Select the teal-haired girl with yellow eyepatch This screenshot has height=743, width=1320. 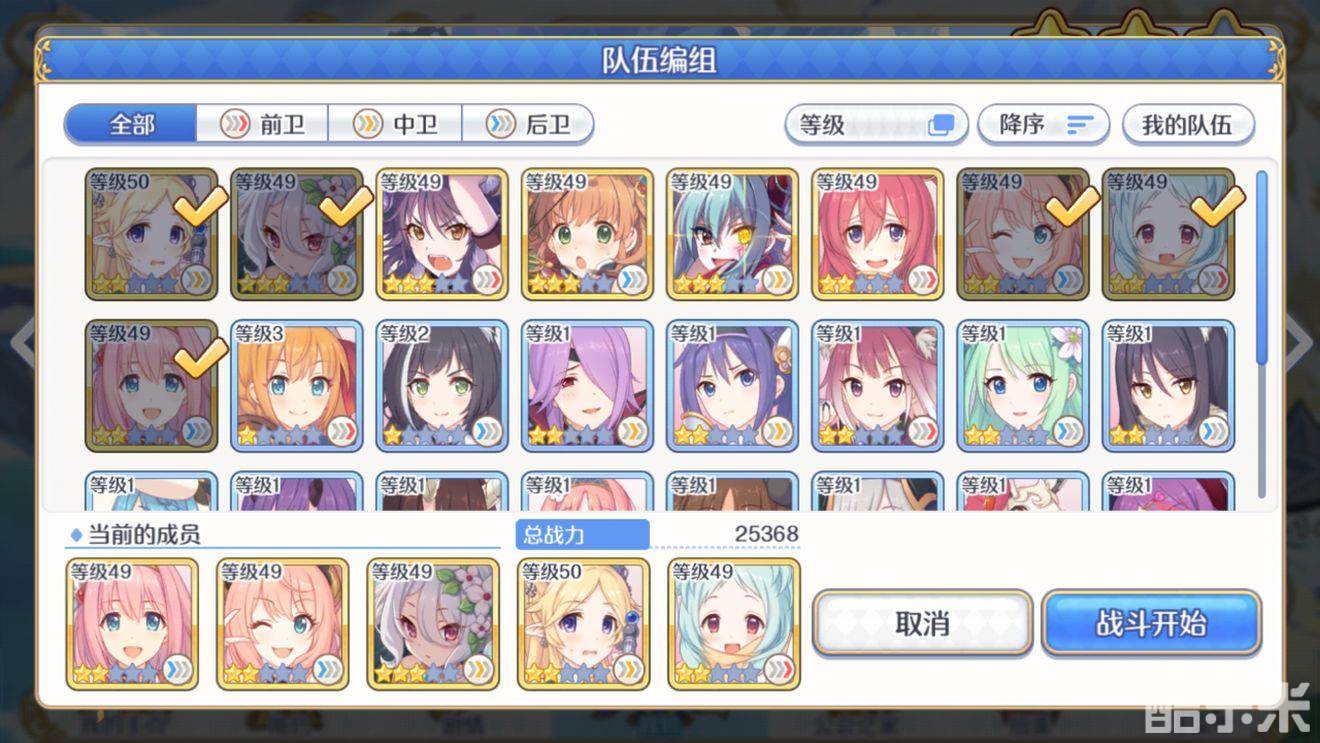point(732,234)
